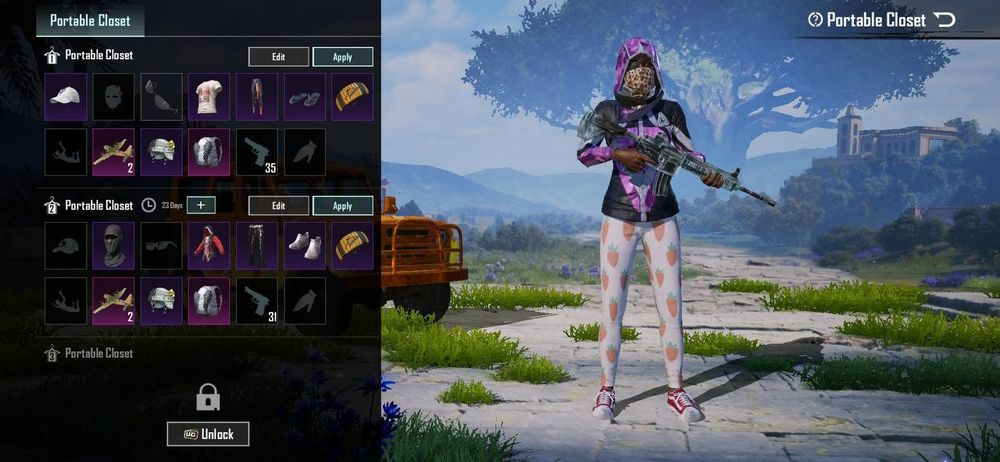Viewport: 1000px width, 462px height.
Task: Pick the white sneakers slot
Action: tap(304, 246)
